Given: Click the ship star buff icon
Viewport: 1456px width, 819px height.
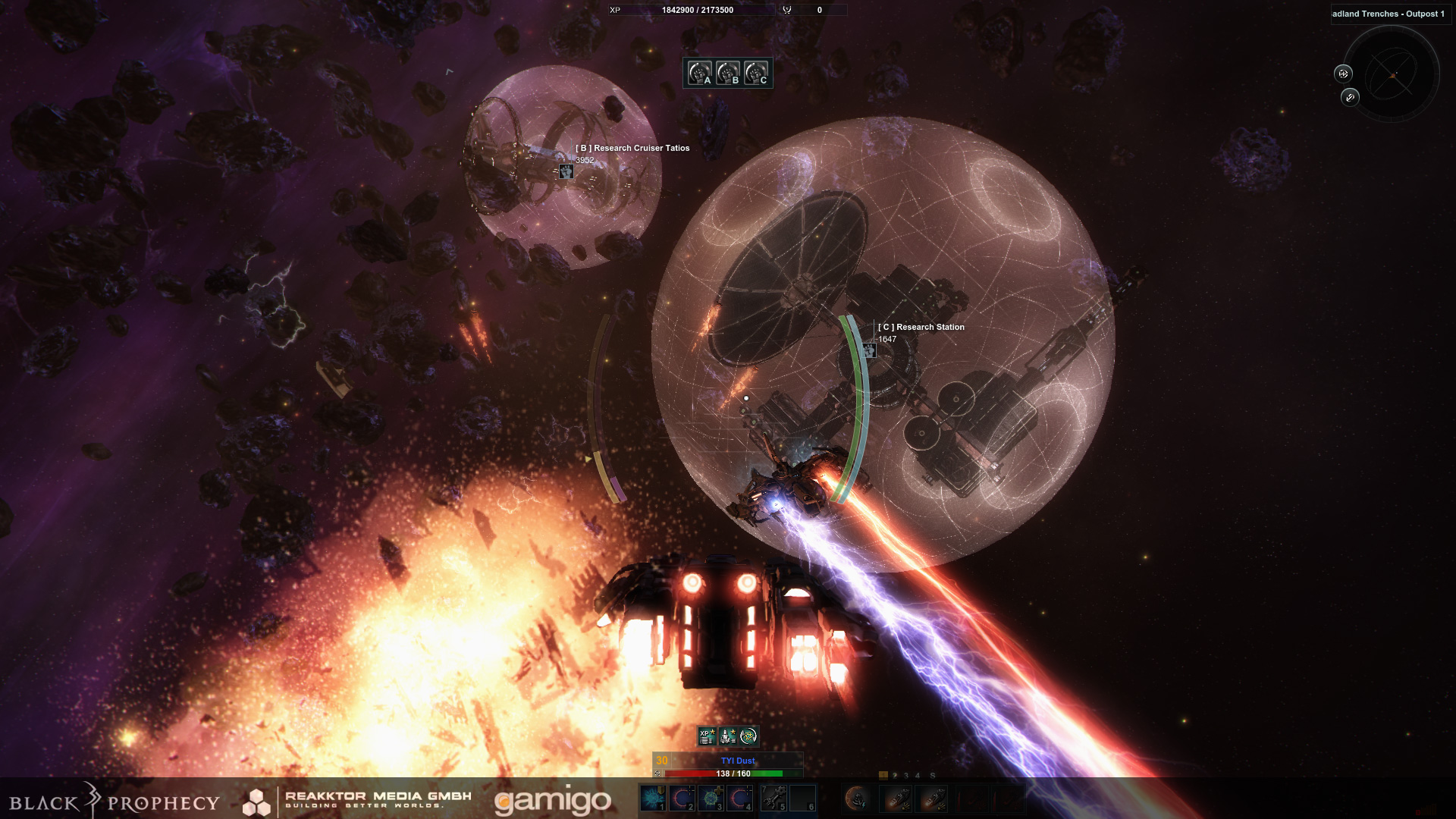Looking at the screenshot, I should pyautogui.click(x=728, y=736).
